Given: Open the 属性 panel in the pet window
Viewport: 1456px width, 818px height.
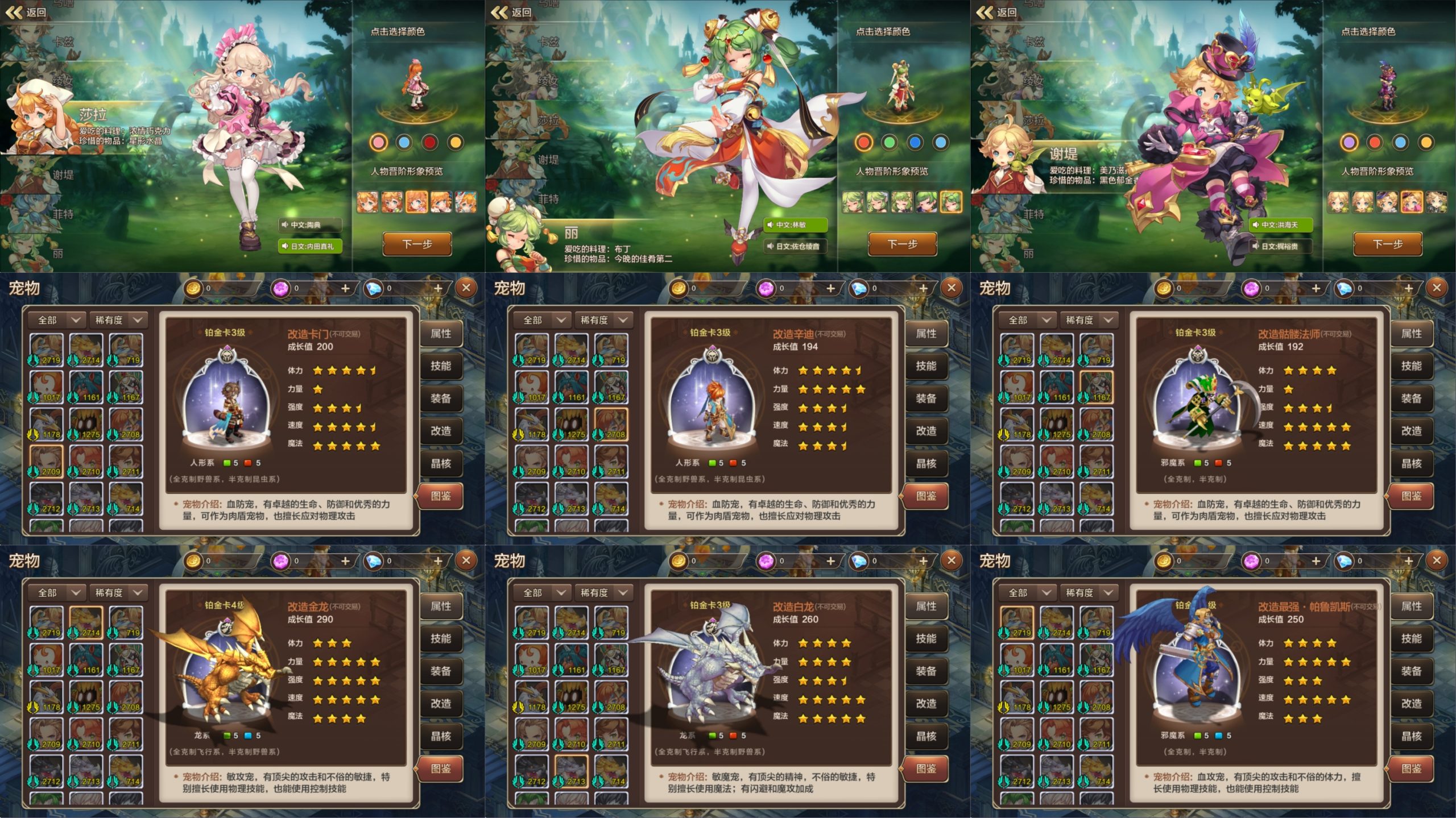Looking at the screenshot, I should [441, 334].
